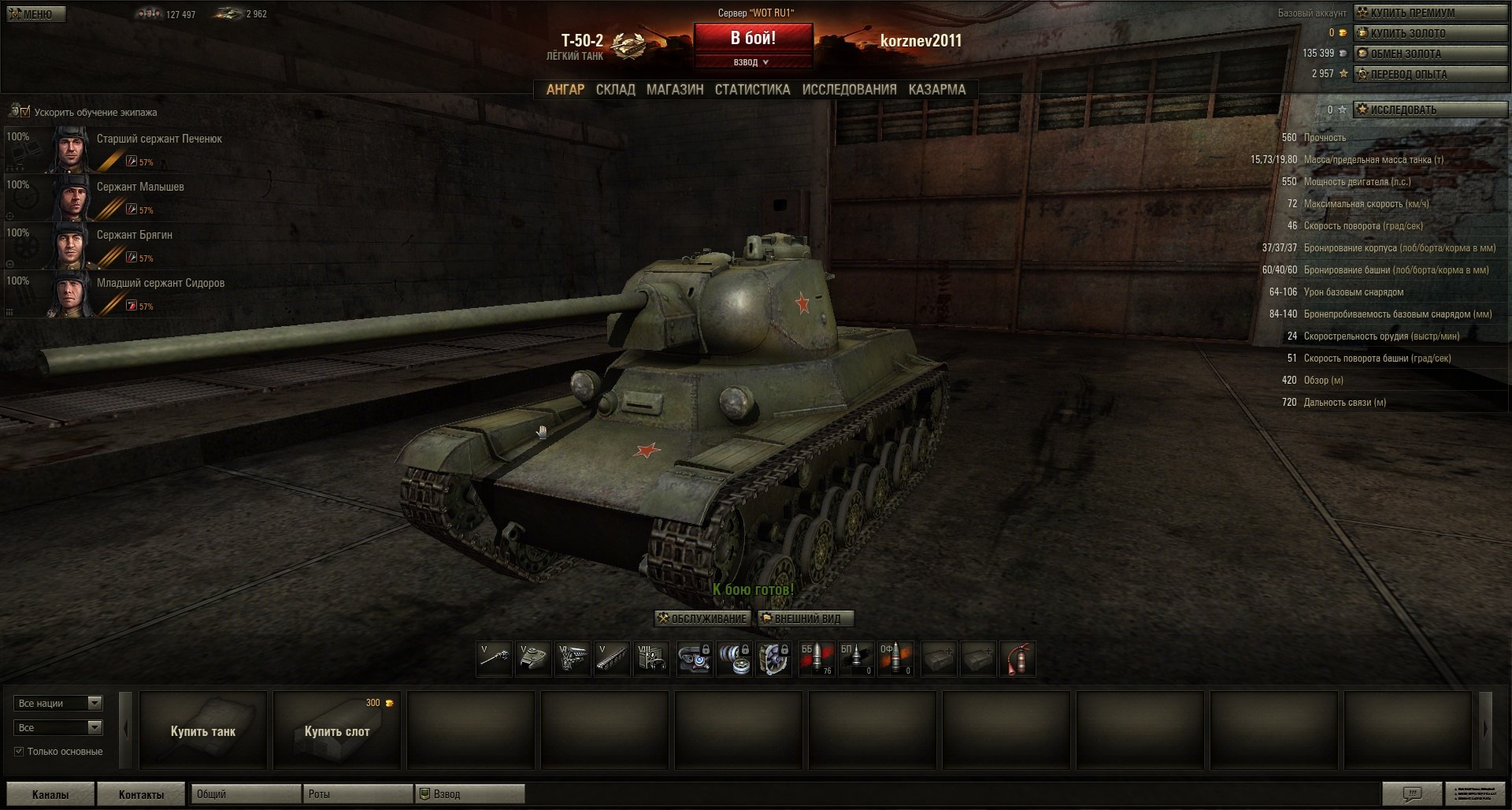Click the ИССЛЕДОВАТЬ button
This screenshot has height=810, width=1512.
coord(1429,110)
